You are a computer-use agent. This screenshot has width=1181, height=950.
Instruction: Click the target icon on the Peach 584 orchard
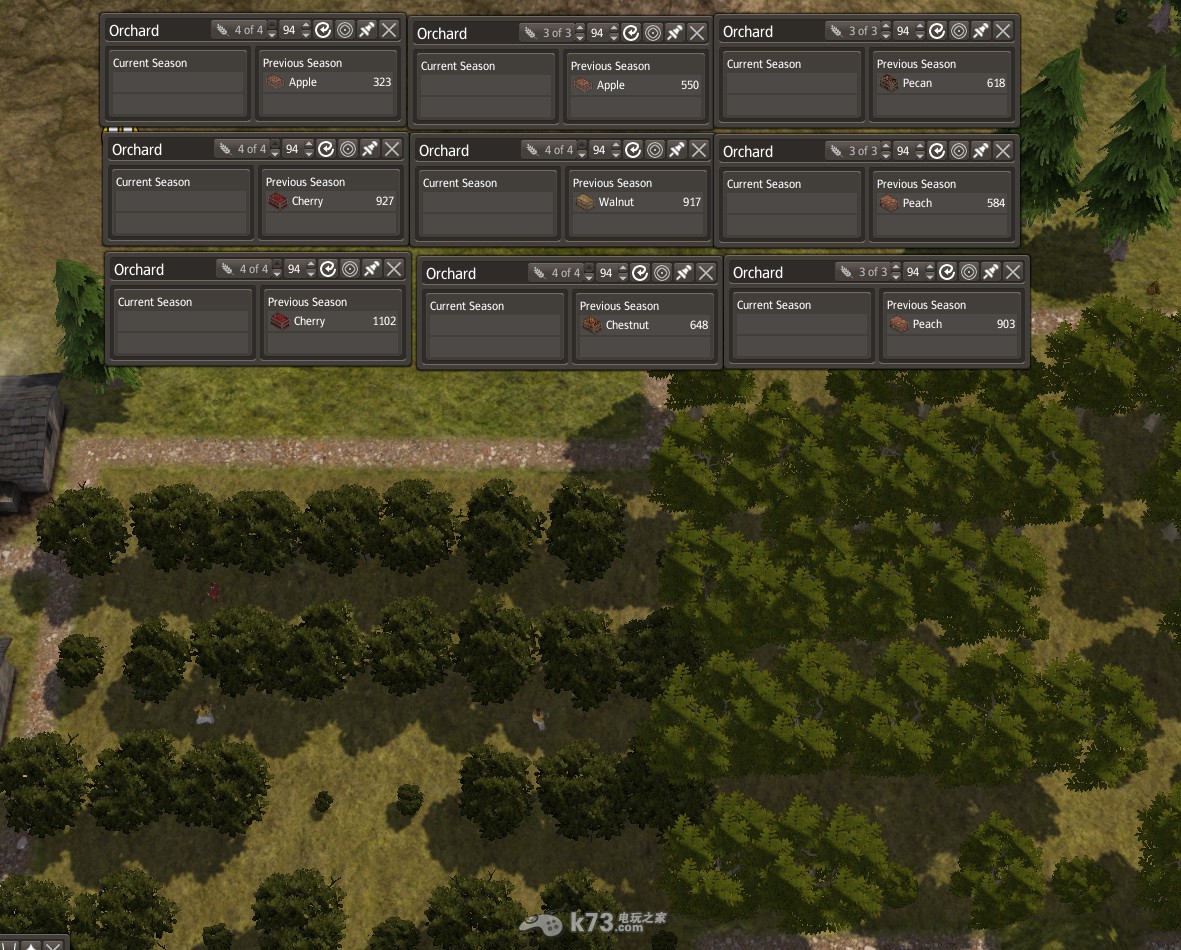pos(959,151)
